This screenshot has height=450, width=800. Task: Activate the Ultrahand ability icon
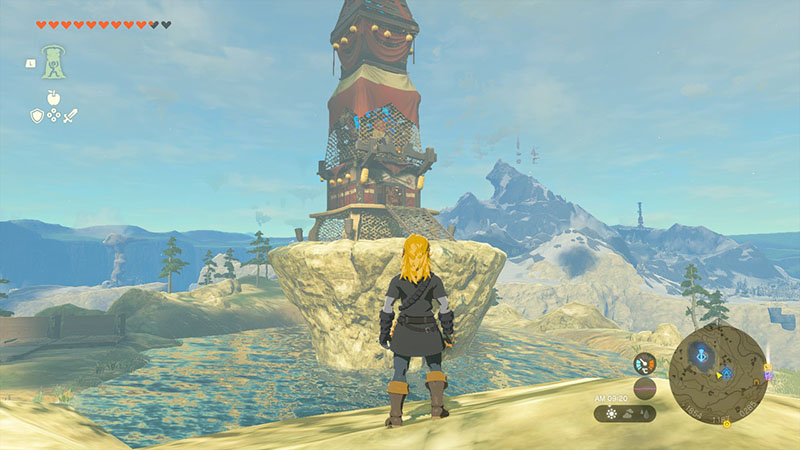click(53, 62)
